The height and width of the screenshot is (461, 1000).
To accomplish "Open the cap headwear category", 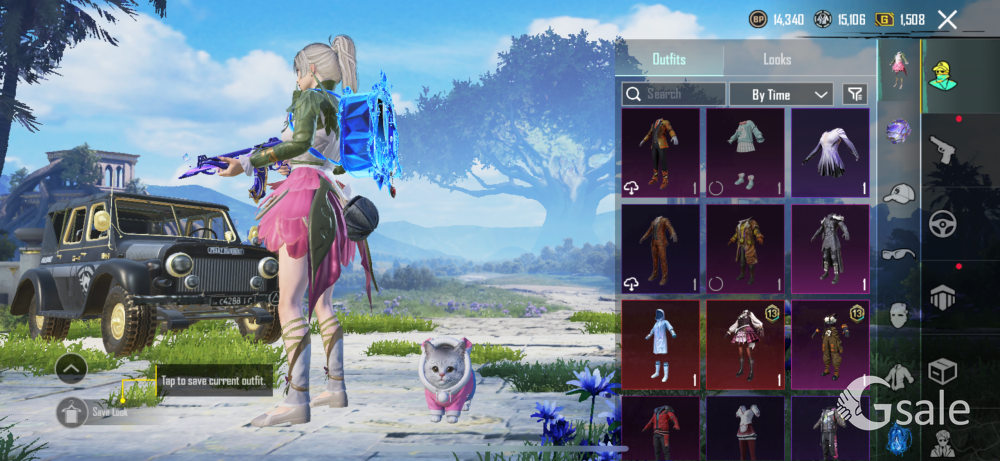I will click(899, 193).
